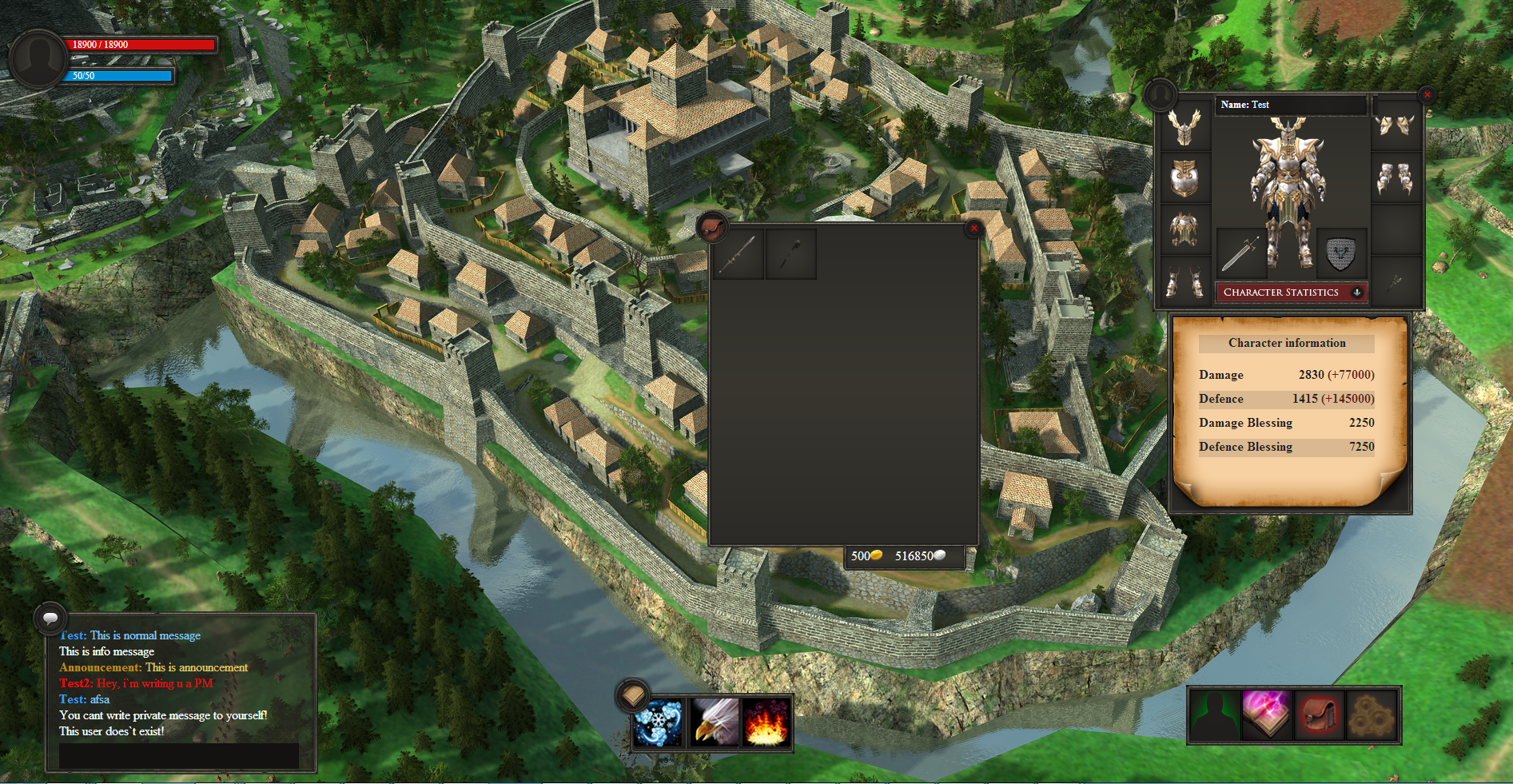Select the chest plate armor slot
Image resolution: width=1513 pixels, height=784 pixels.
1184,178
